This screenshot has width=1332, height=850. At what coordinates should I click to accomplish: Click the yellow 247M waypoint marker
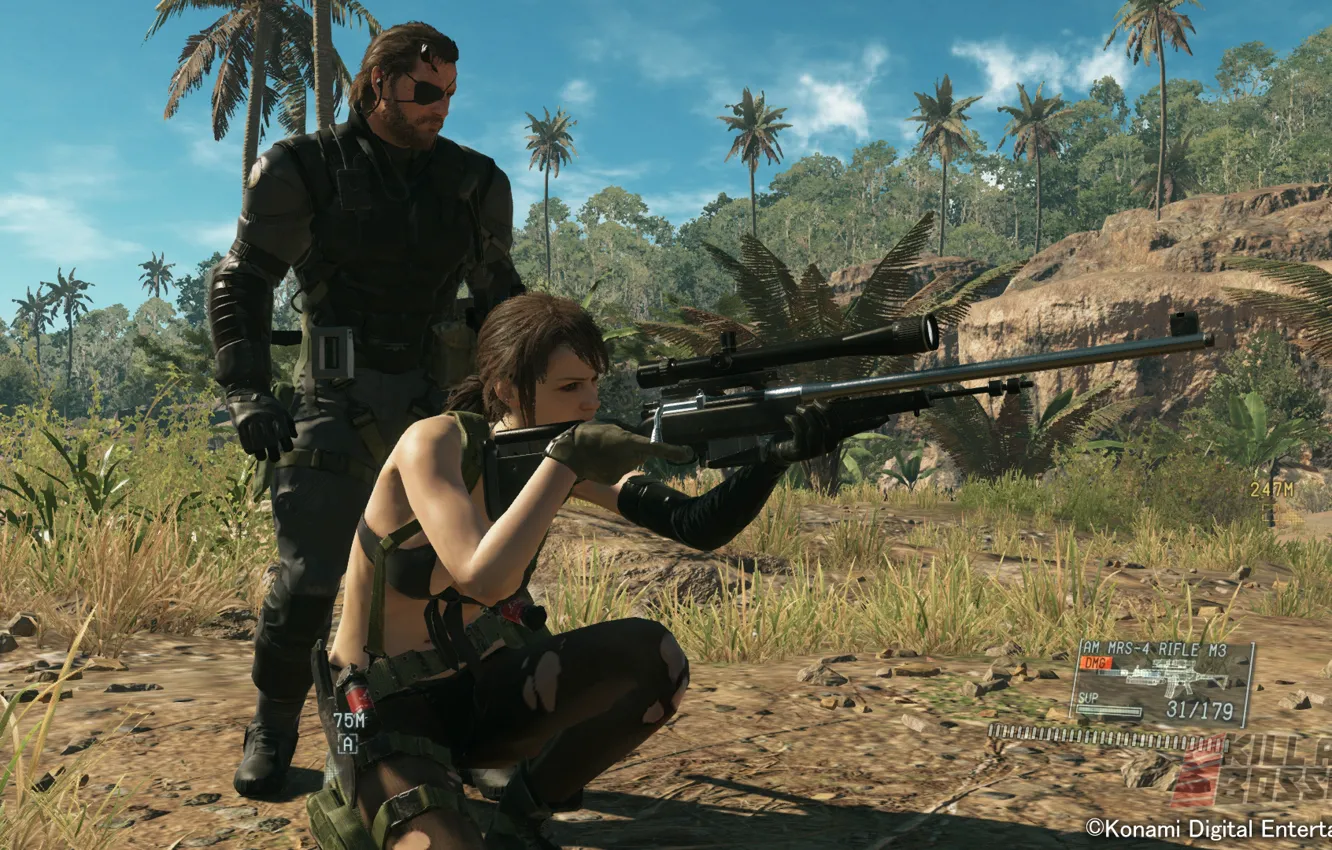(x=1272, y=489)
